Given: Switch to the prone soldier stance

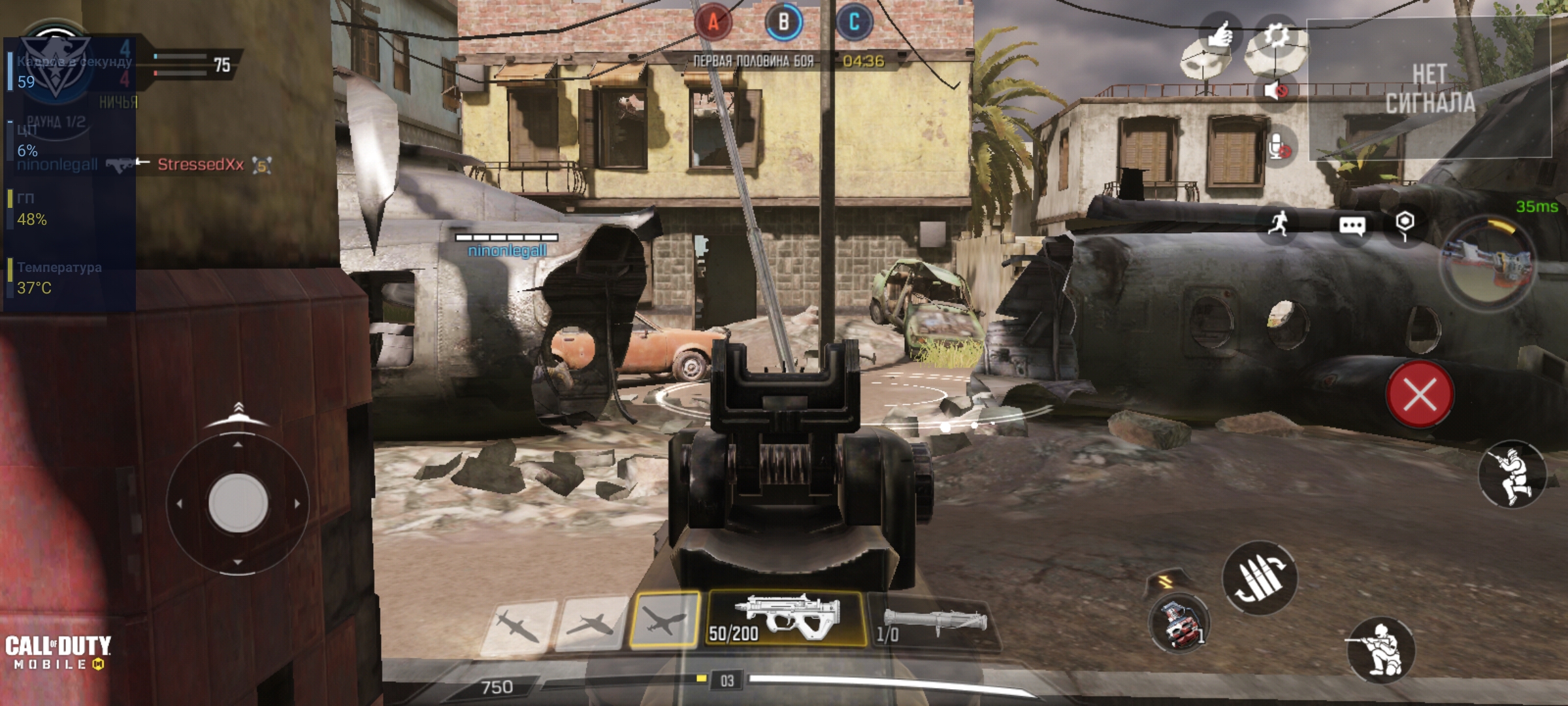Looking at the screenshot, I should click(1512, 475).
